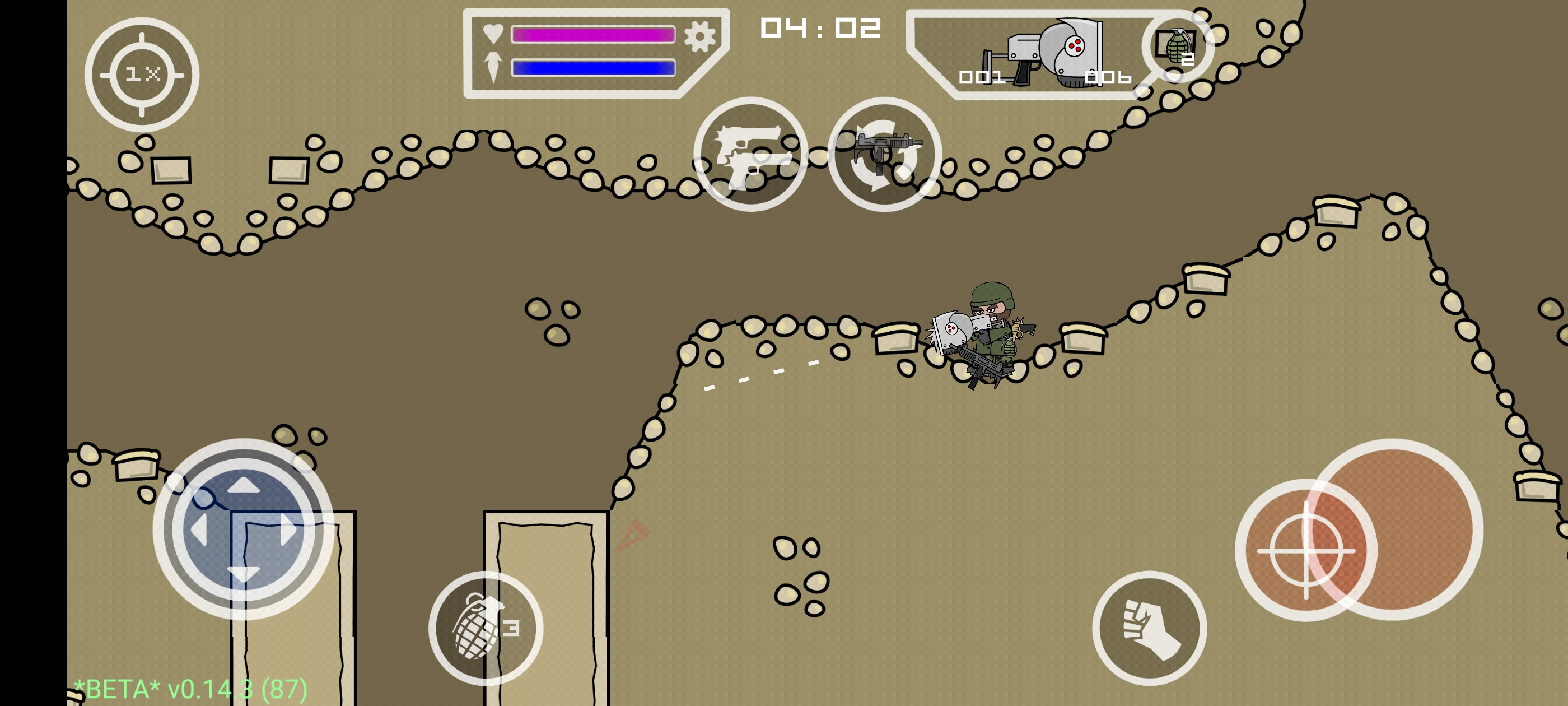Tap the movement joystick's up arrow

pos(244,485)
